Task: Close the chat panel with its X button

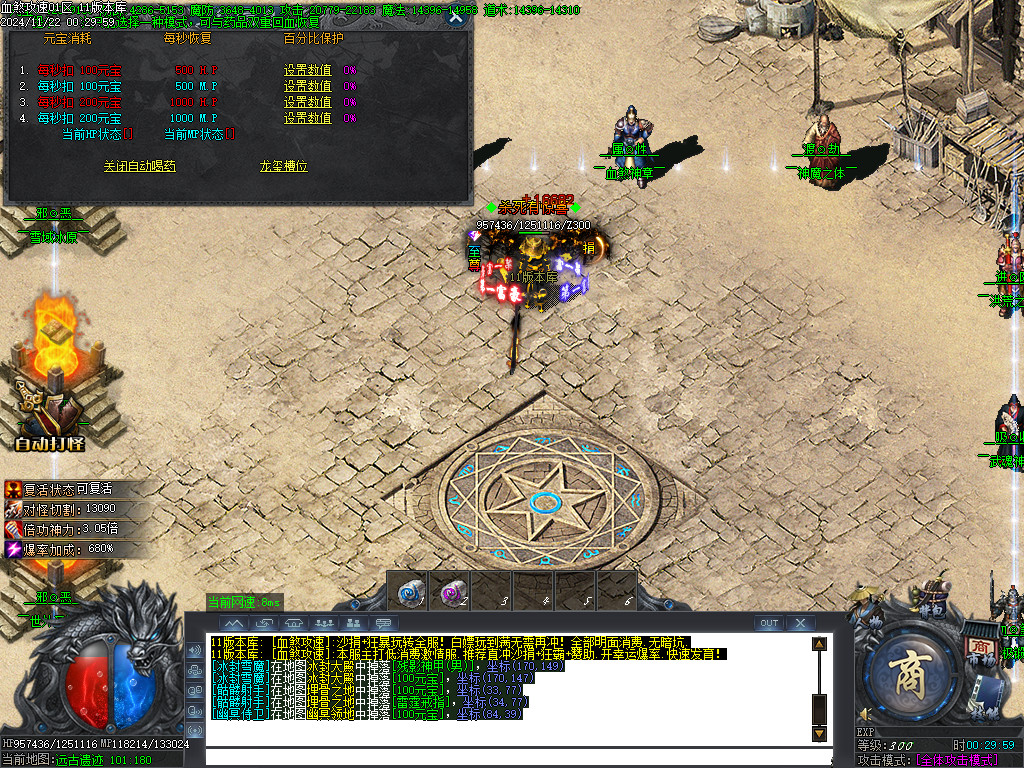Action: (x=800, y=623)
